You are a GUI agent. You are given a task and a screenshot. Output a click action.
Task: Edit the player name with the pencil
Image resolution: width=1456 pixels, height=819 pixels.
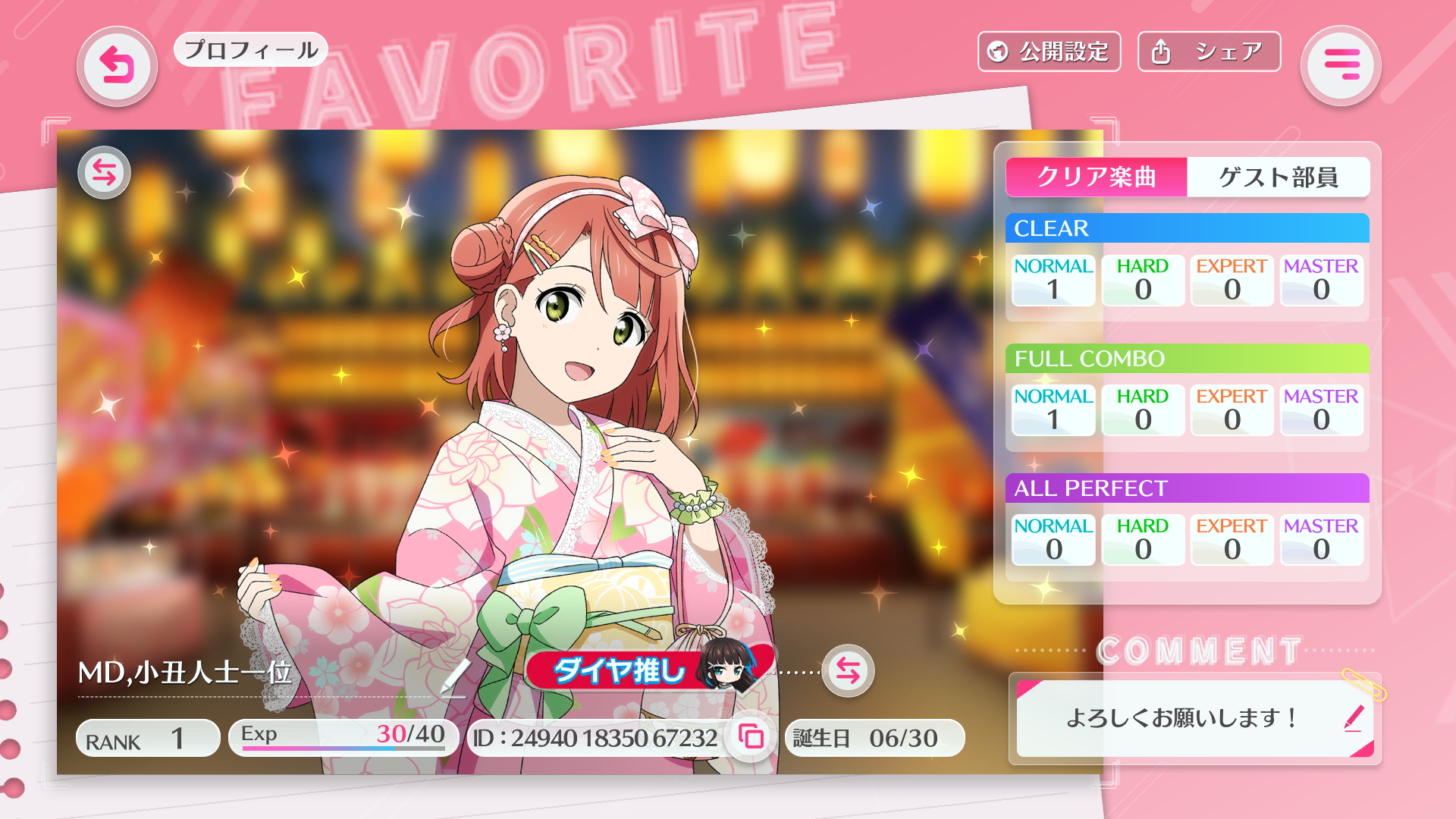455,675
